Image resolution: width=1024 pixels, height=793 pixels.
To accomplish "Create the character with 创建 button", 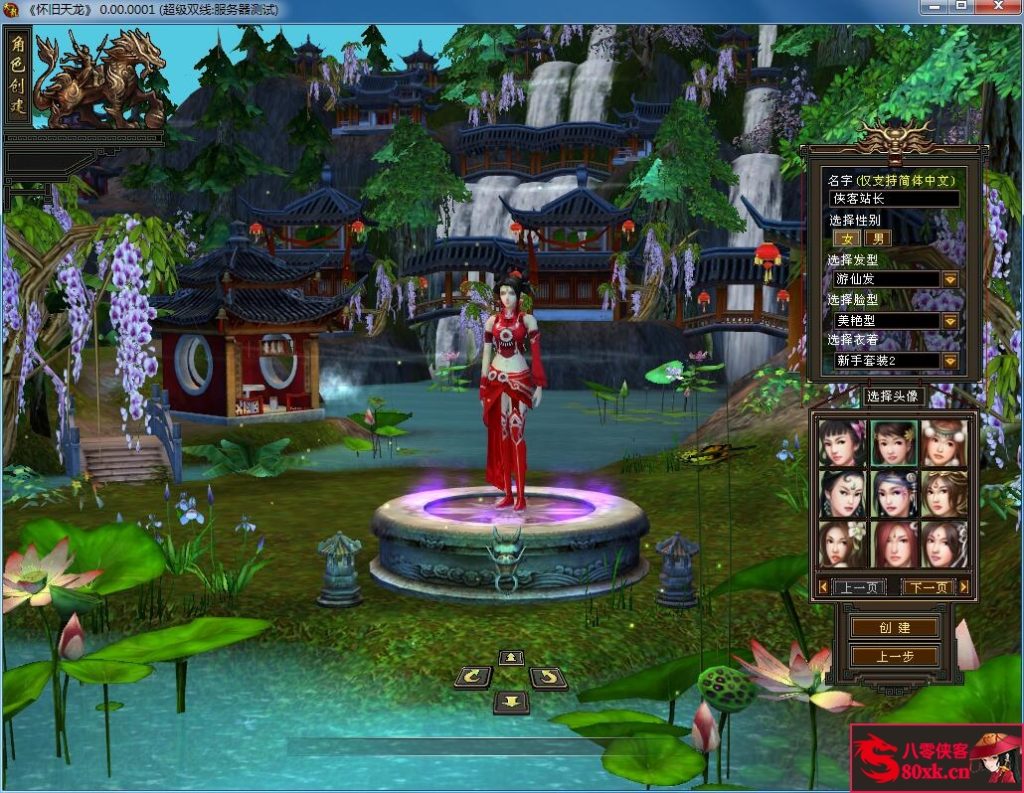I will 894,627.
